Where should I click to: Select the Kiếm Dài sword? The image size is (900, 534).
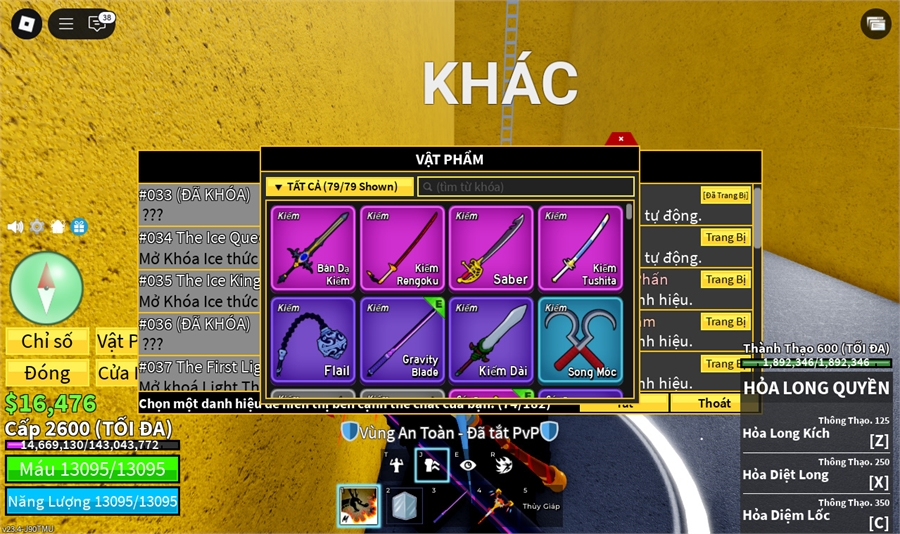(x=491, y=340)
